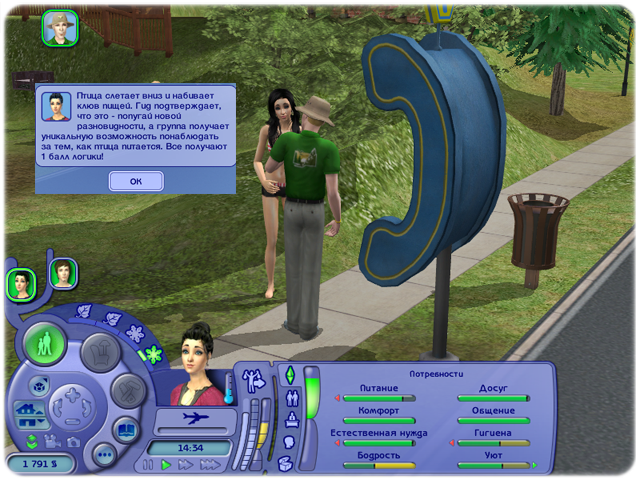Open the needs tab with green plumbob
The width and height of the screenshot is (640, 480).
[291, 375]
